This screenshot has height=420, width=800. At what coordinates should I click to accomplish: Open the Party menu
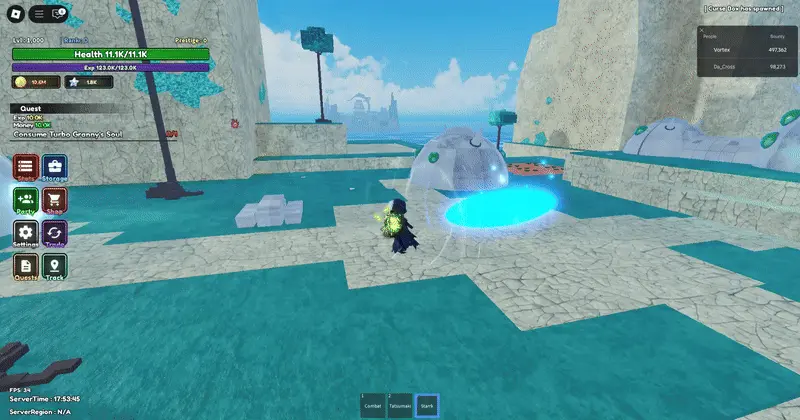pos(26,200)
